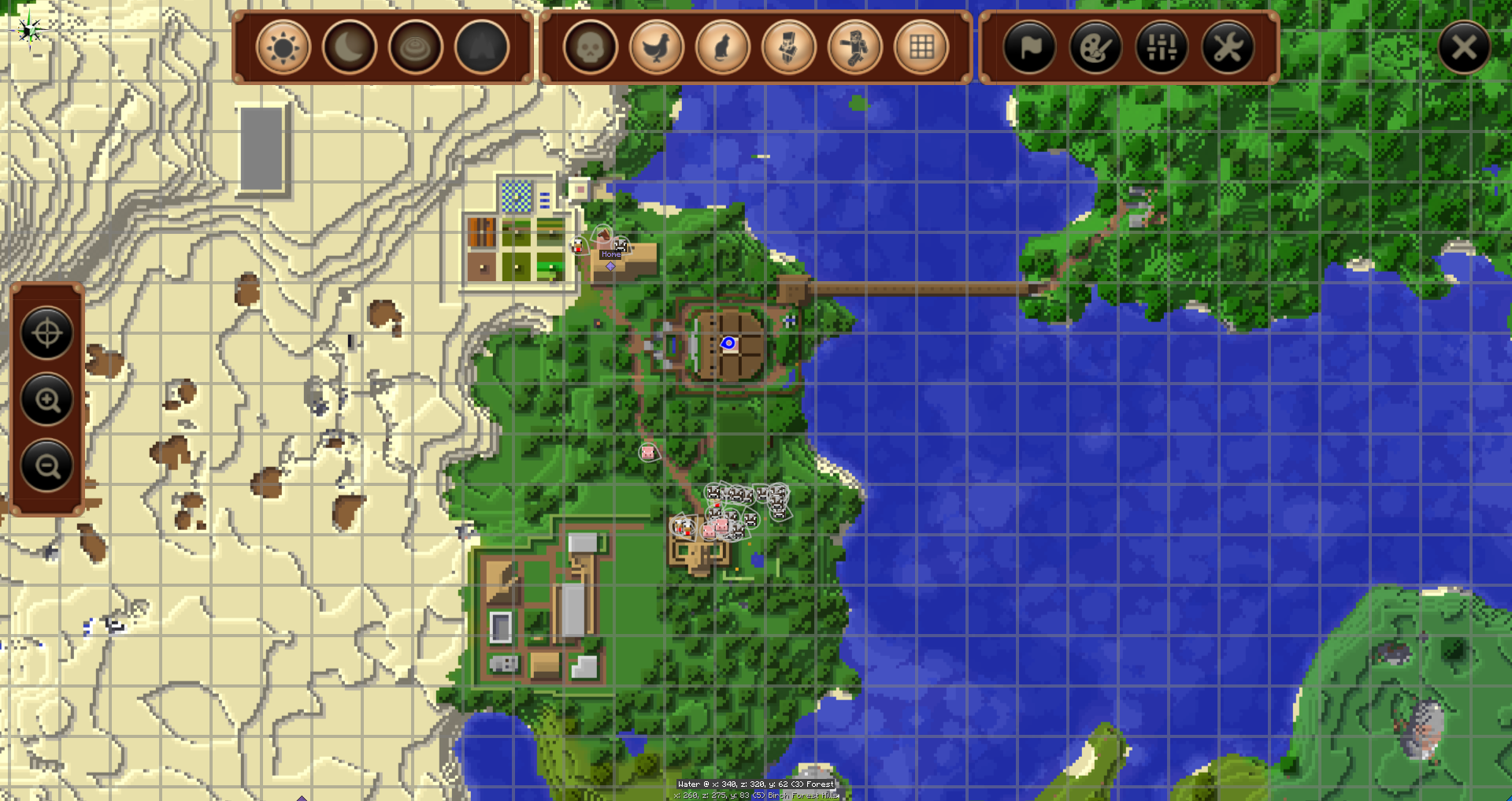The image size is (1512, 801).
Task: Toggle the players display button
Action: coord(855,48)
